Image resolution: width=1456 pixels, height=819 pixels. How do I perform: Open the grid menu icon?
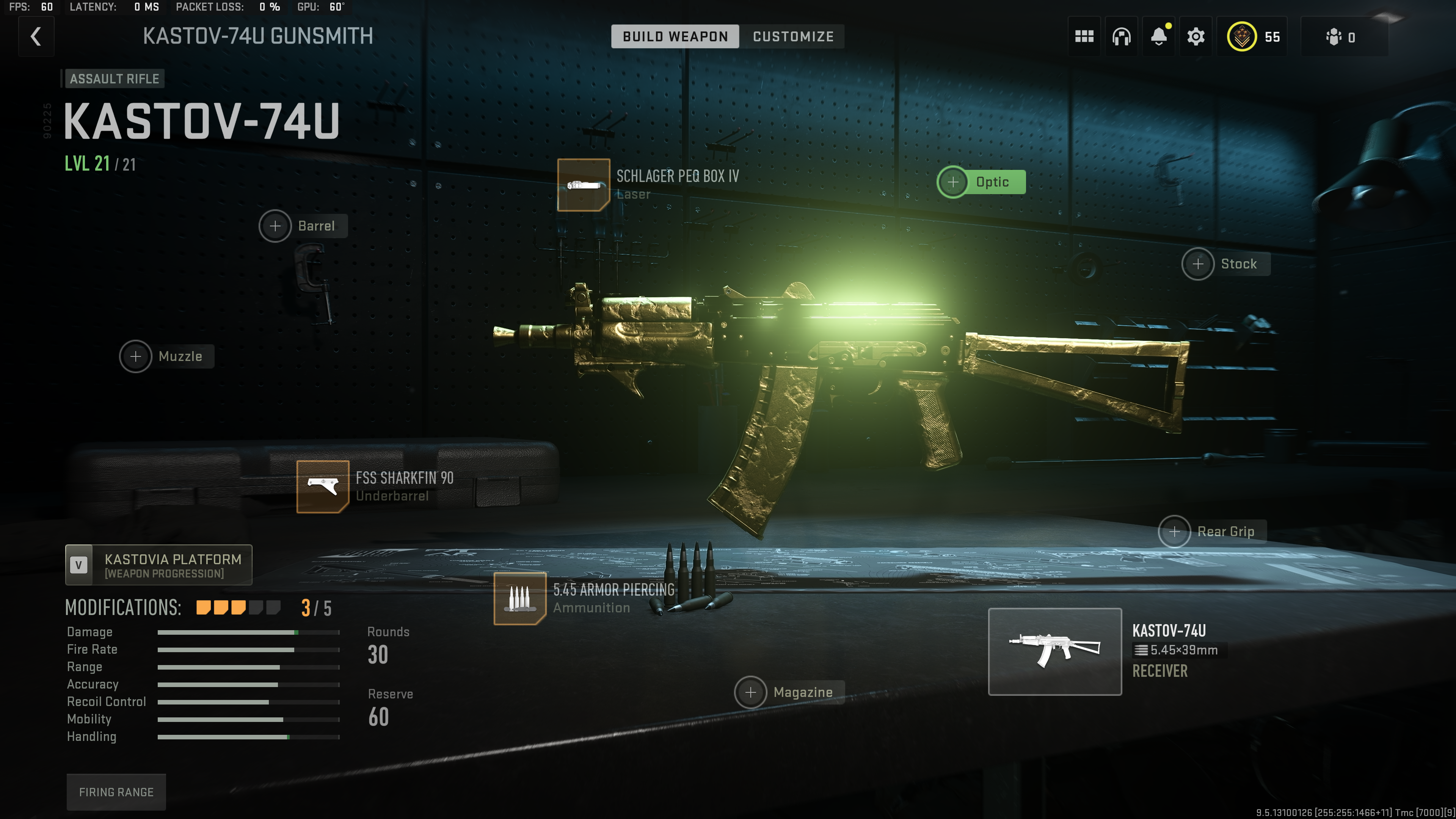tap(1084, 37)
